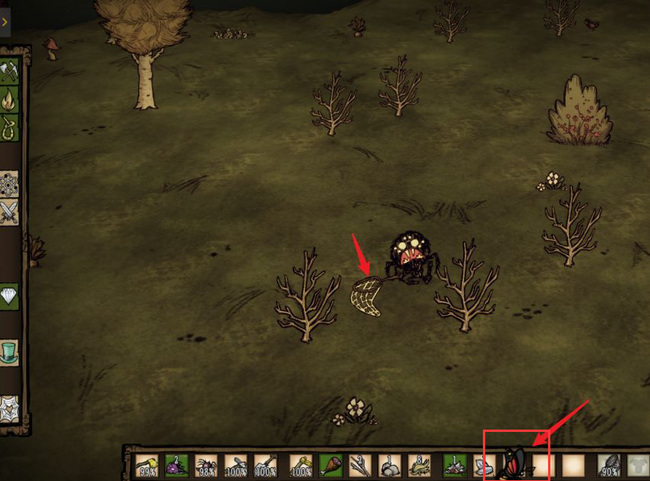Screen dimensions: 650x481
Task: Open the spider web crafting tab
Action: pyautogui.click(x=10, y=408)
